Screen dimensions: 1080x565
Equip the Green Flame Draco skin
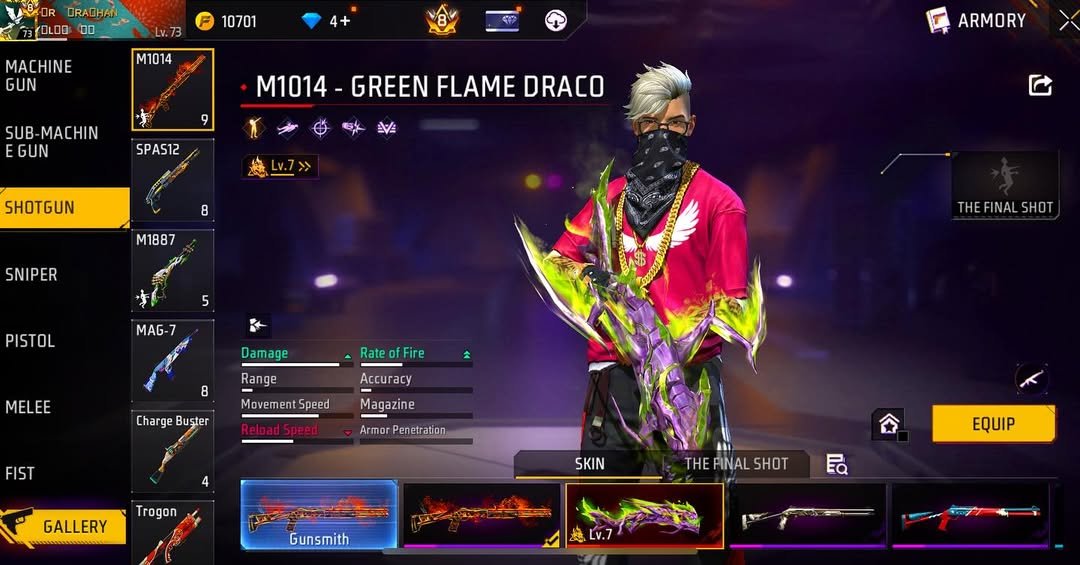tap(993, 424)
